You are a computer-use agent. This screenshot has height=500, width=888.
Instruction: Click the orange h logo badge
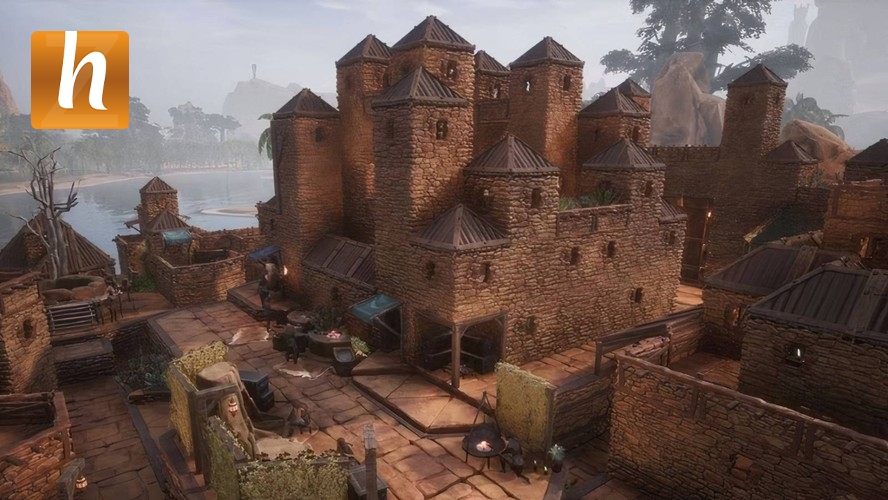pyautogui.click(x=80, y=80)
